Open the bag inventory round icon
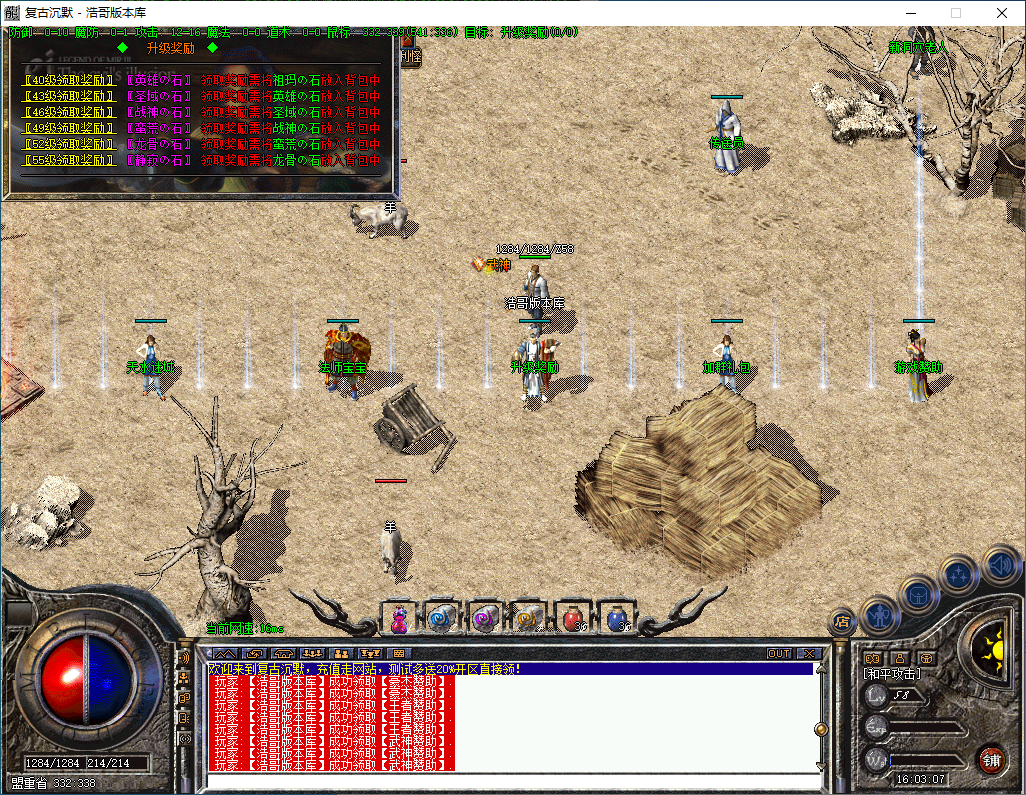Viewport: 1026px width, 795px height. 918,594
